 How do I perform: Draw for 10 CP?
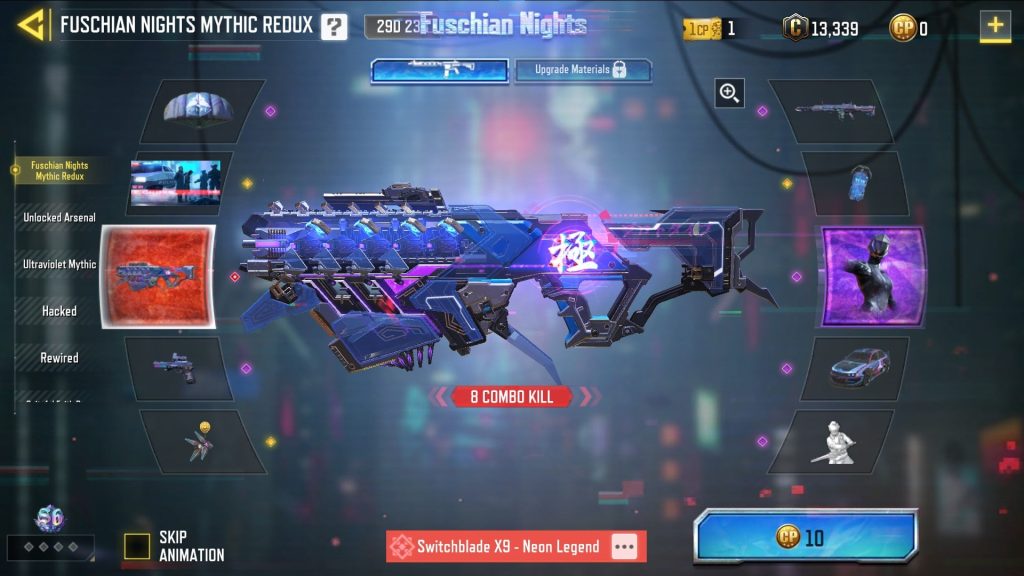pos(804,538)
